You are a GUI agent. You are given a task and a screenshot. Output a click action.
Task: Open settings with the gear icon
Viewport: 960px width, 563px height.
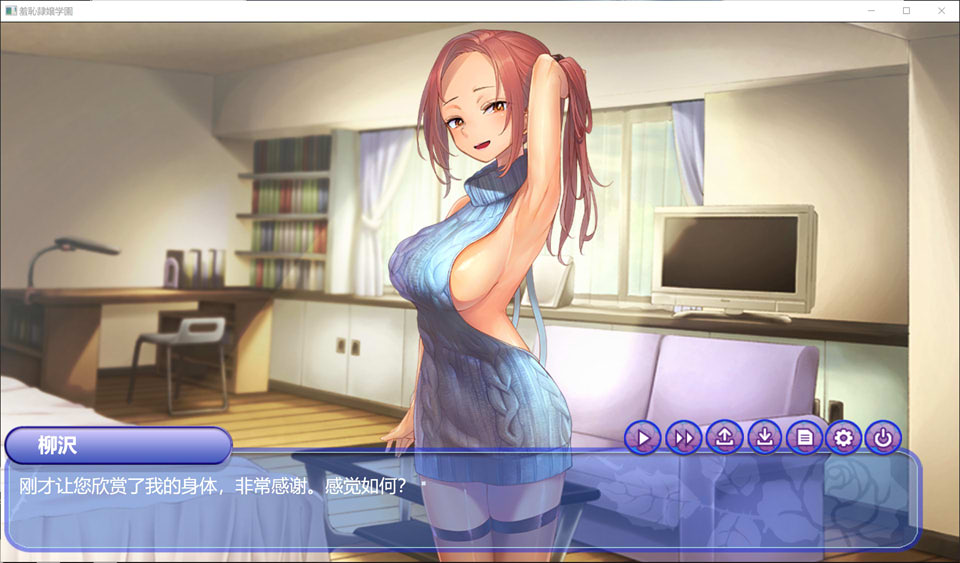[843, 437]
